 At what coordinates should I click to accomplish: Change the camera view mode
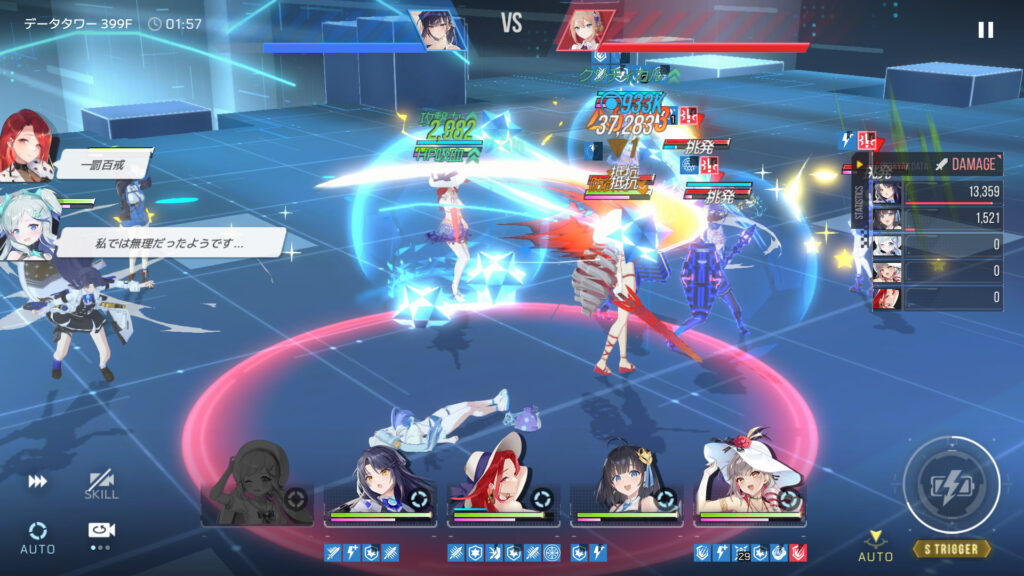[x=101, y=534]
